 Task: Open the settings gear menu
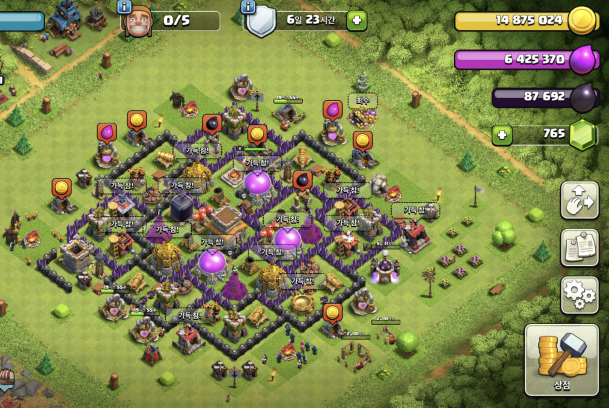click(x=579, y=294)
